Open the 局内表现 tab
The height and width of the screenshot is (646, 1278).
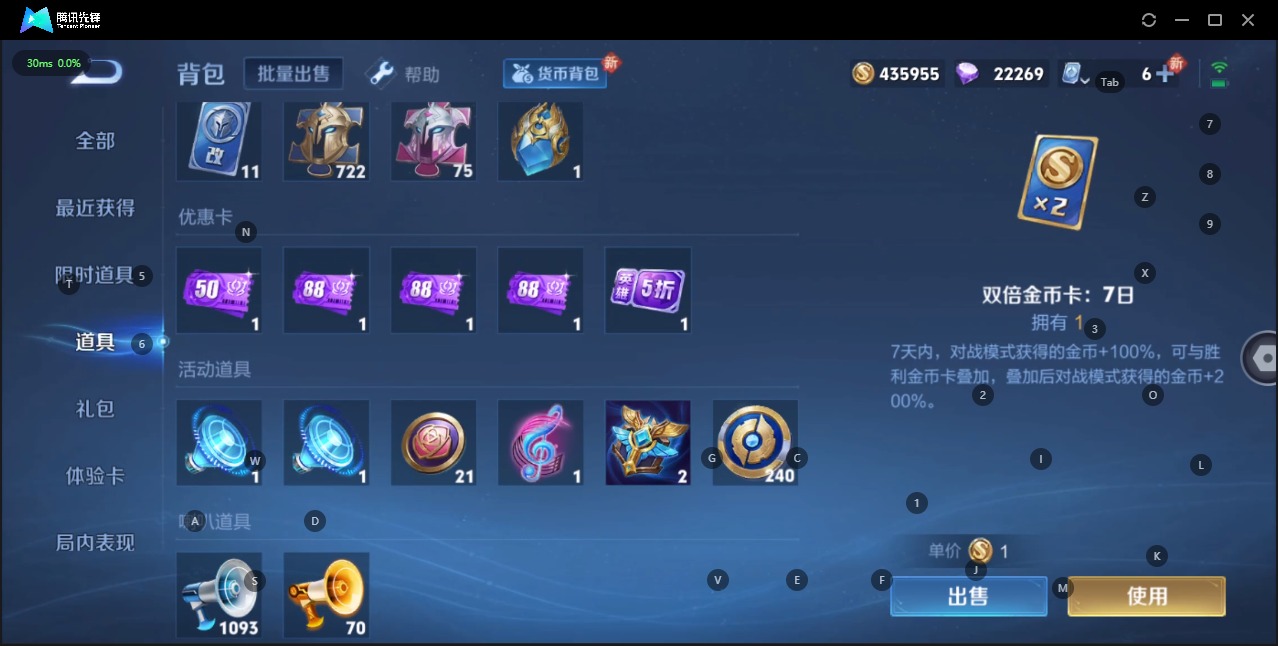pyautogui.click(x=95, y=543)
